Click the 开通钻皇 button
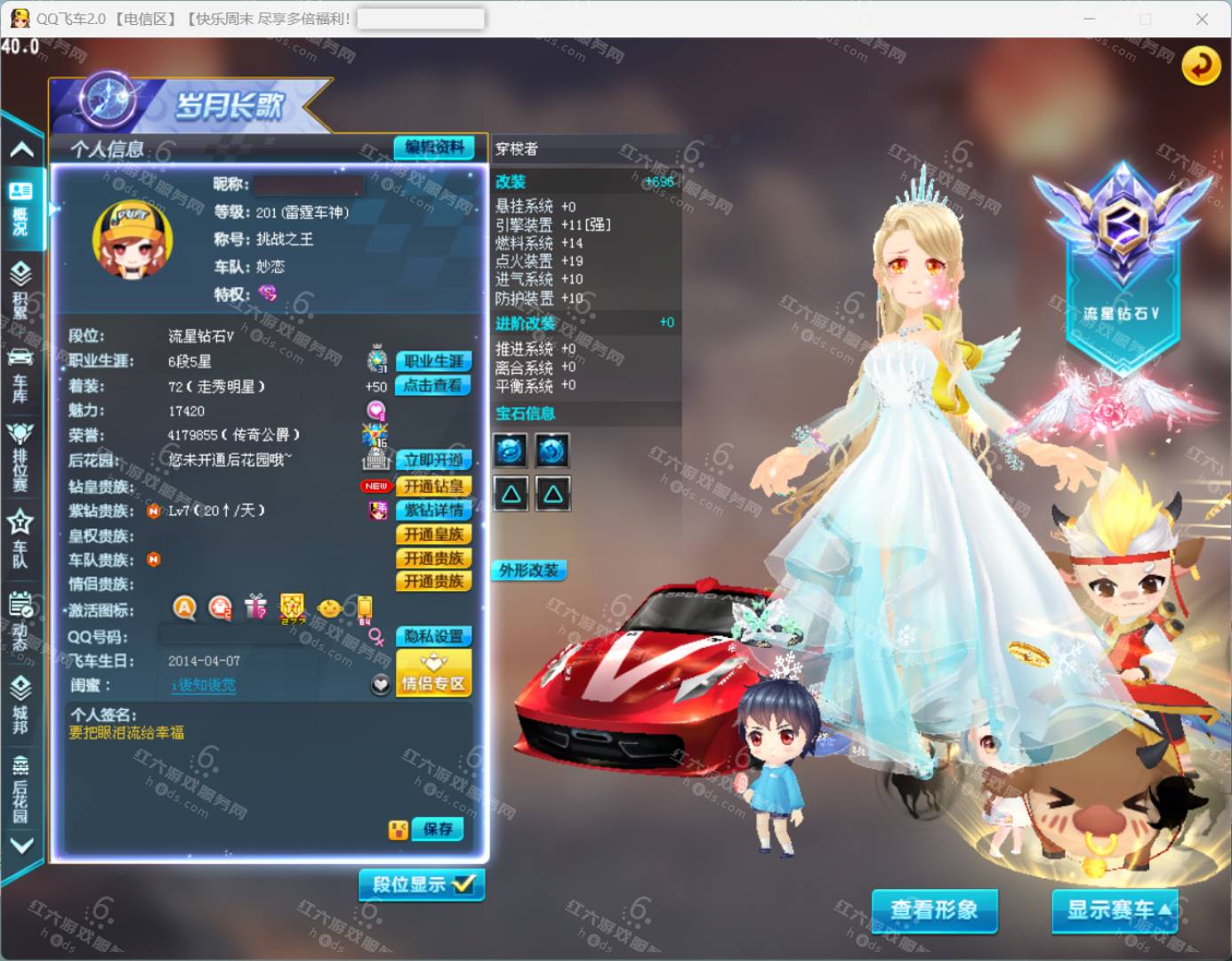Screen dimensions: 1232x961 pyautogui.click(x=433, y=486)
